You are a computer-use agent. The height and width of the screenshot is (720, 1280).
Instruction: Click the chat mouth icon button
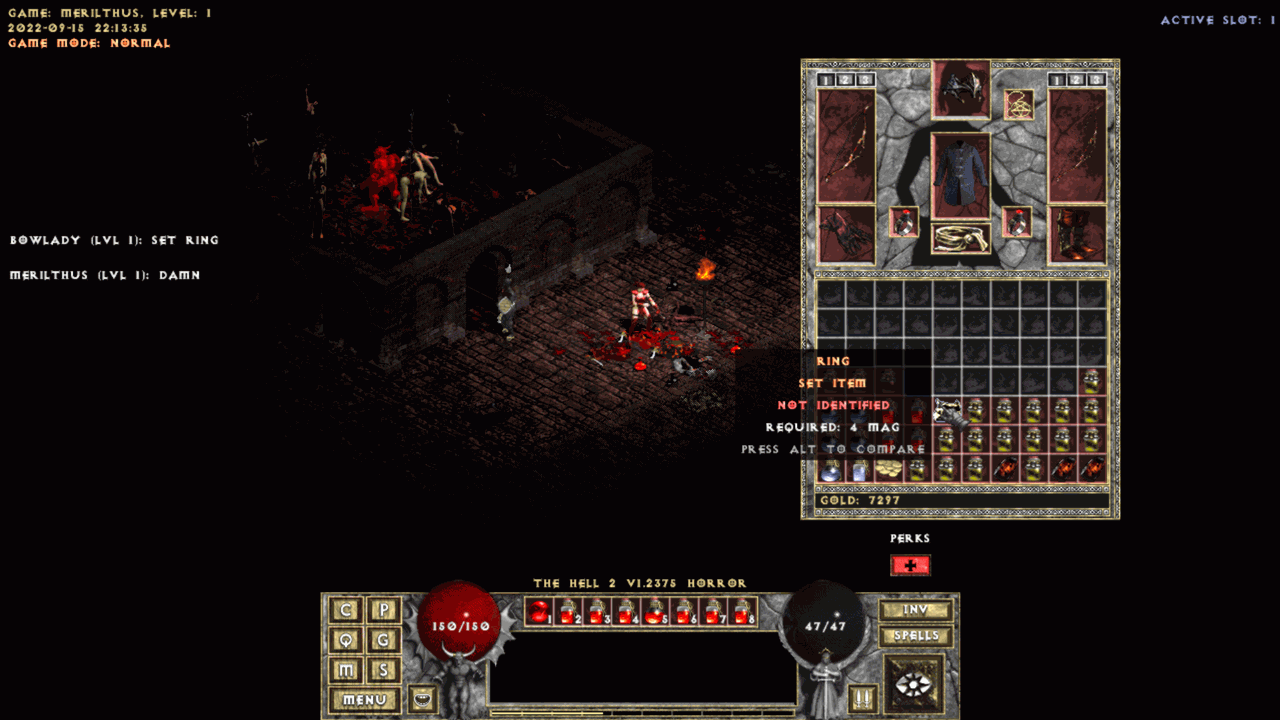(423, 697)
